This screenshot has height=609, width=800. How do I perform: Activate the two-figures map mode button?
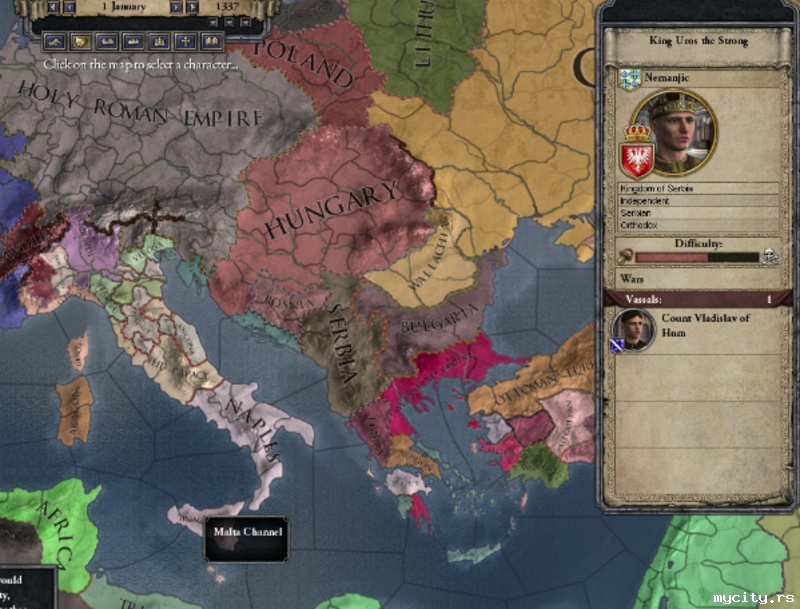click(x=210, y=41)
